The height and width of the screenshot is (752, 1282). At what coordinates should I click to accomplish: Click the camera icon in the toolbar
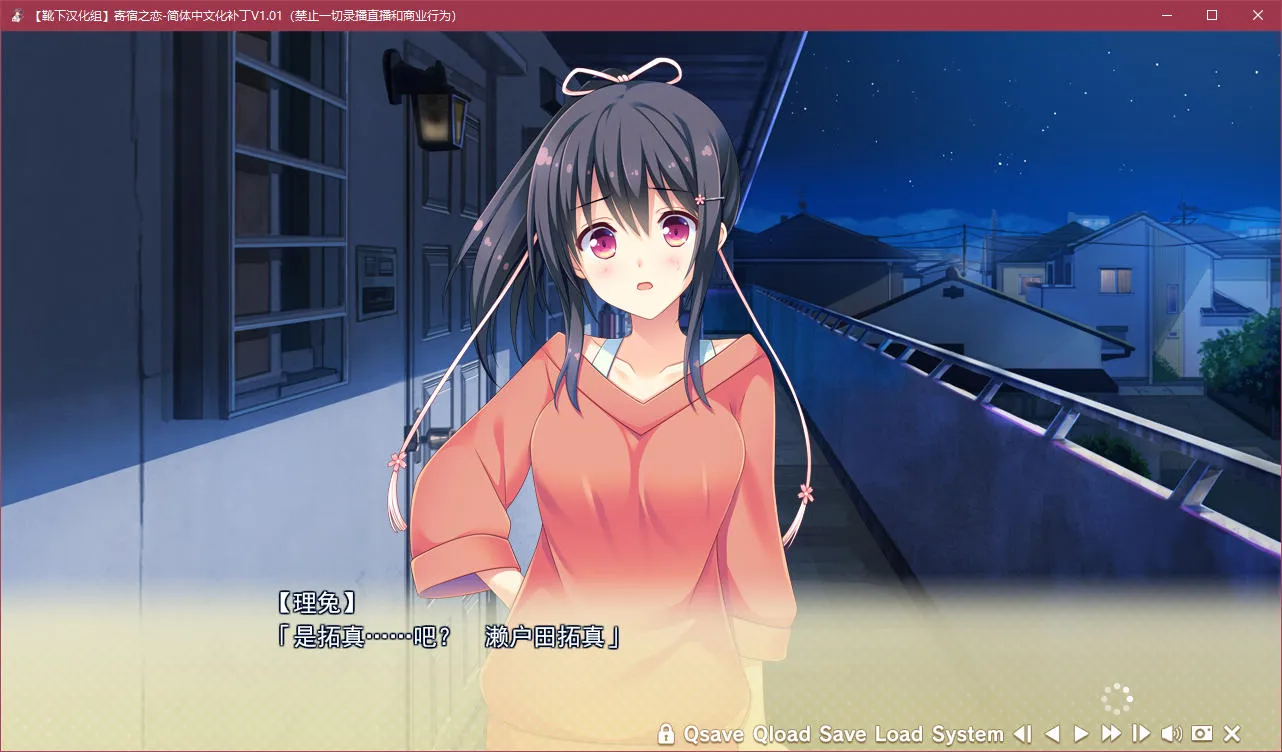pyautogui.click(x=1202, y=734)
